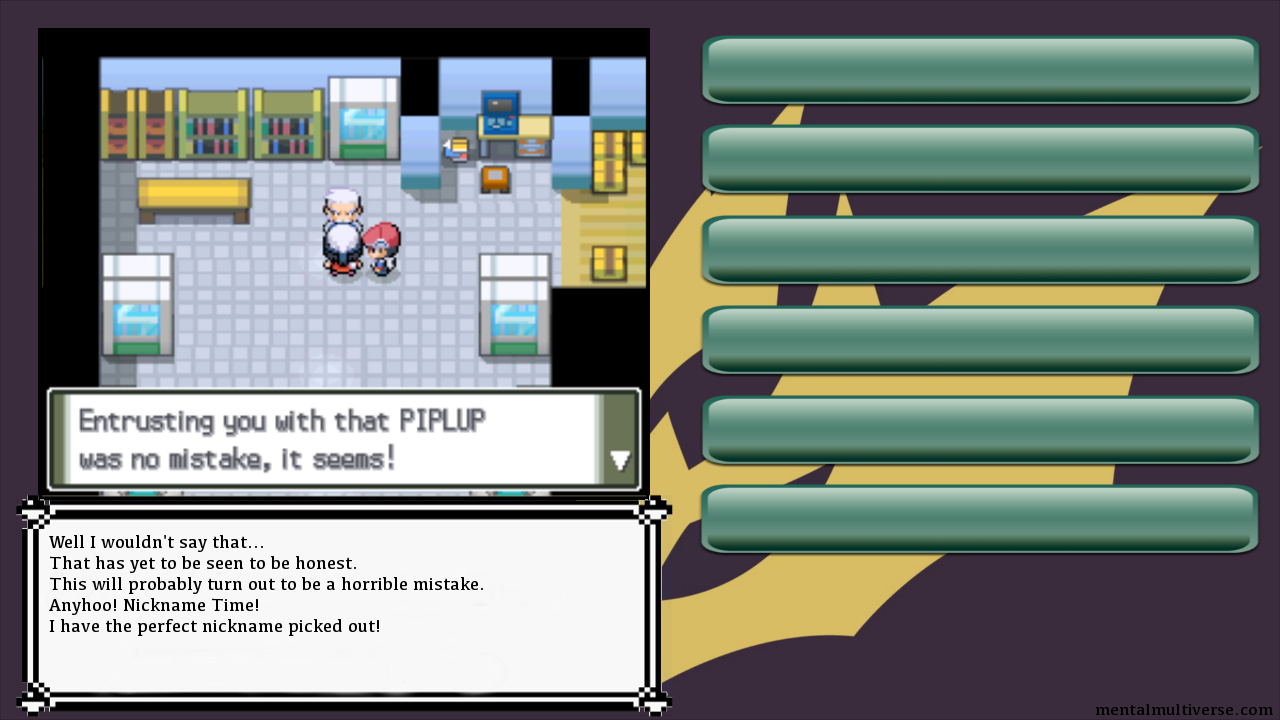The image size is (1280, 720).
Task: Advance the dialogue with the white down arrow
Action: tap(620, 460)
